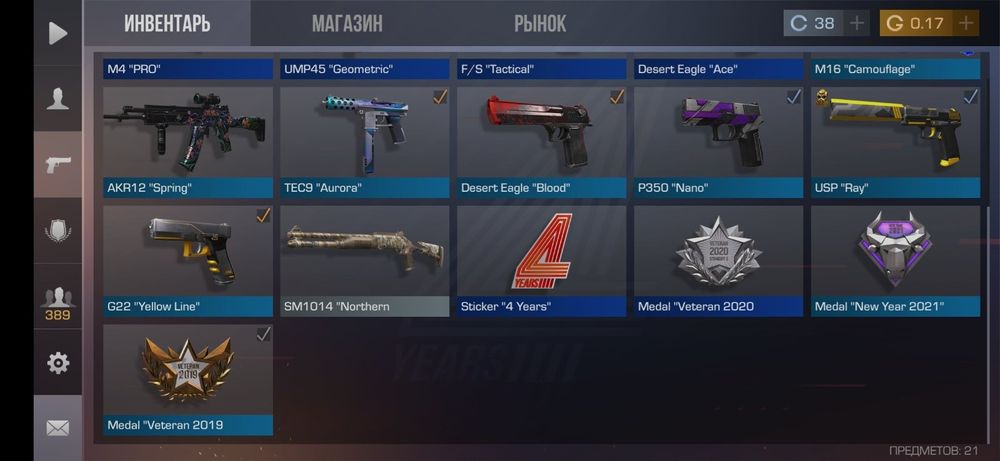Select the USP "Ray" skin
1000x461 pixels.
click(895, 141)
